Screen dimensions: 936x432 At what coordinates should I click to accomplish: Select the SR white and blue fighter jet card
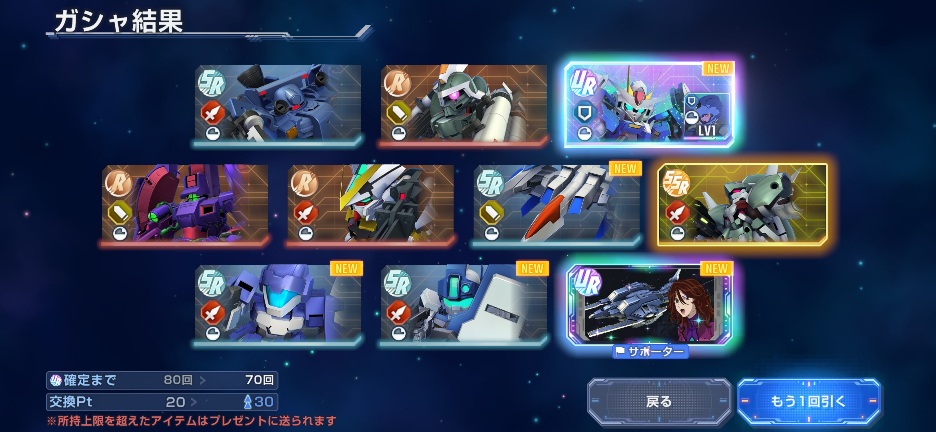[x=557, y=204]
